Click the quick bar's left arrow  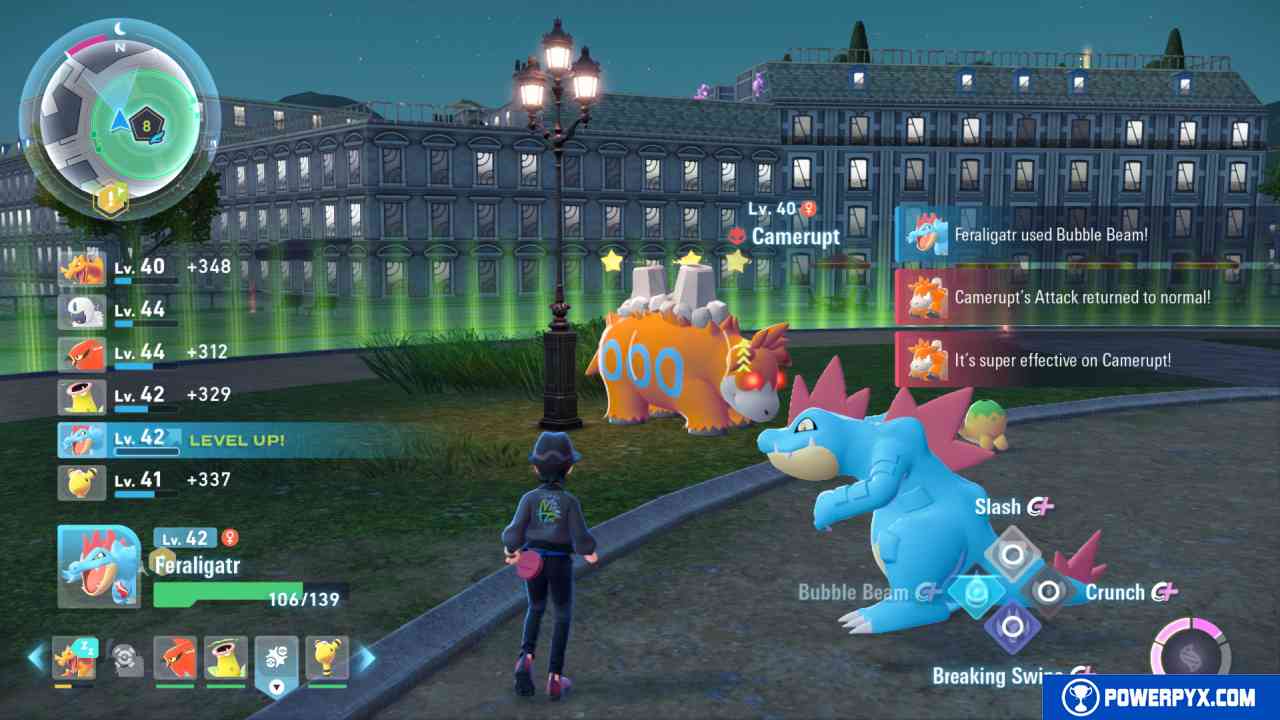point(36,657)
